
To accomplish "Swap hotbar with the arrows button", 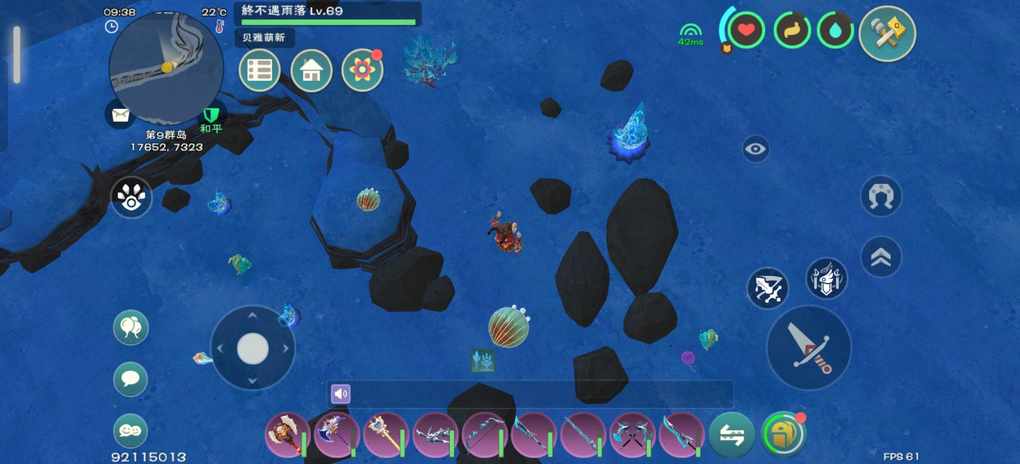I will pyautogui.click(x=732, y=435).
